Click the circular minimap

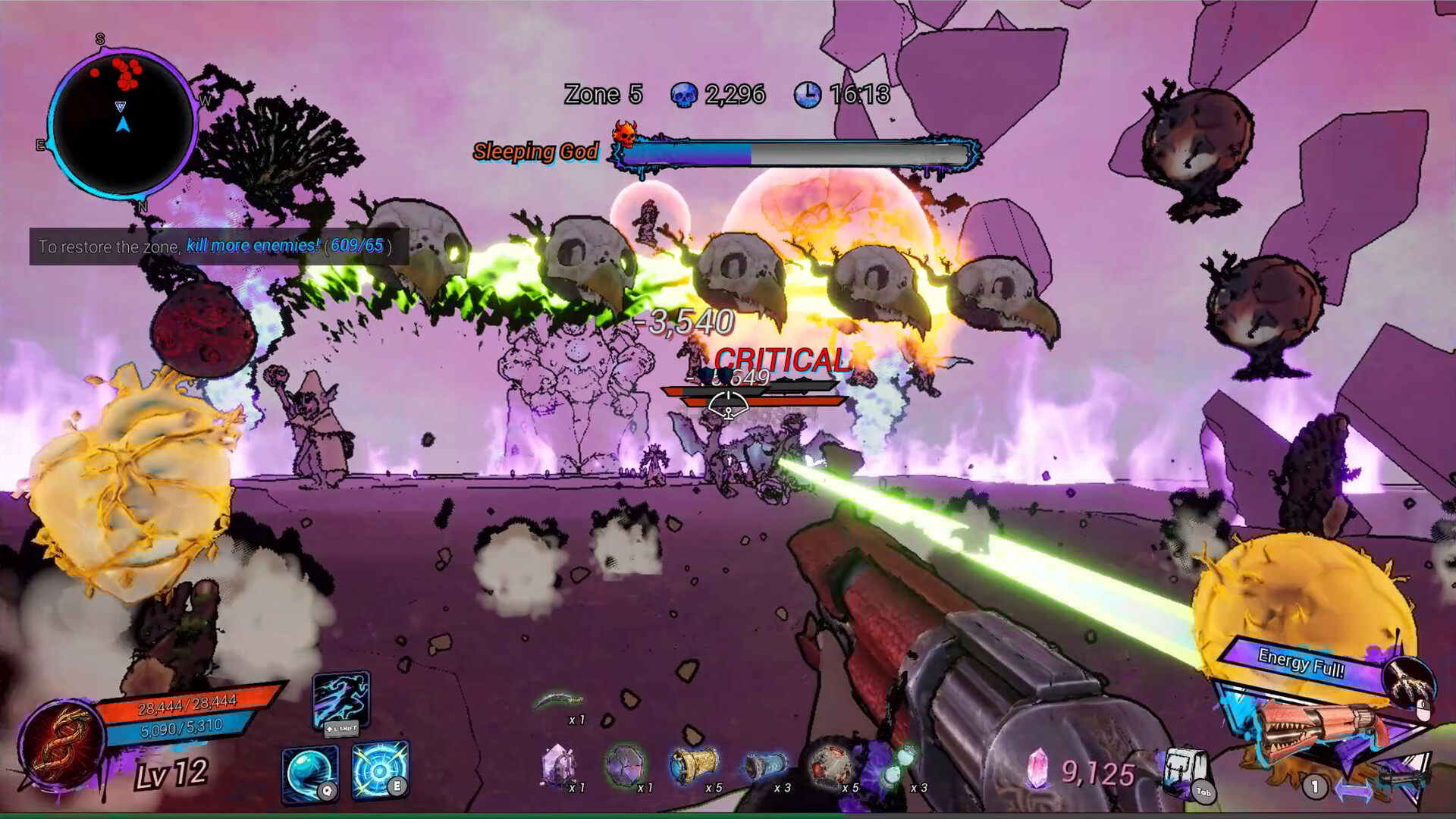click(x=123, y=123)
